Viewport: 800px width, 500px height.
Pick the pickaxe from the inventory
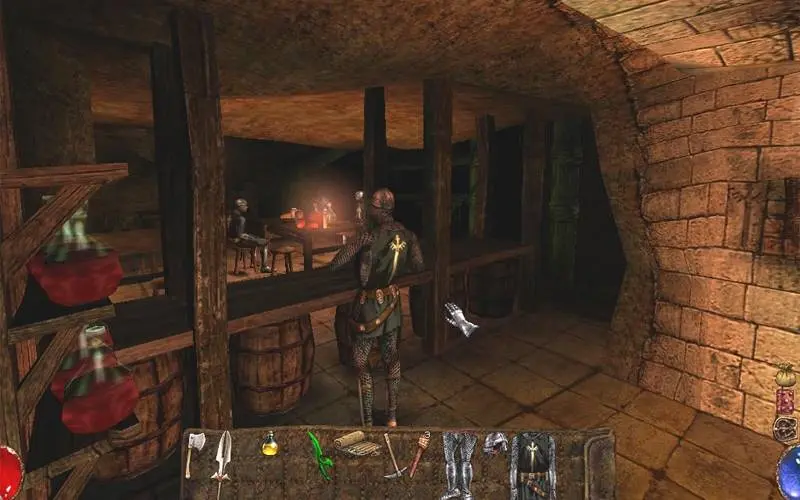click(393, 455)
